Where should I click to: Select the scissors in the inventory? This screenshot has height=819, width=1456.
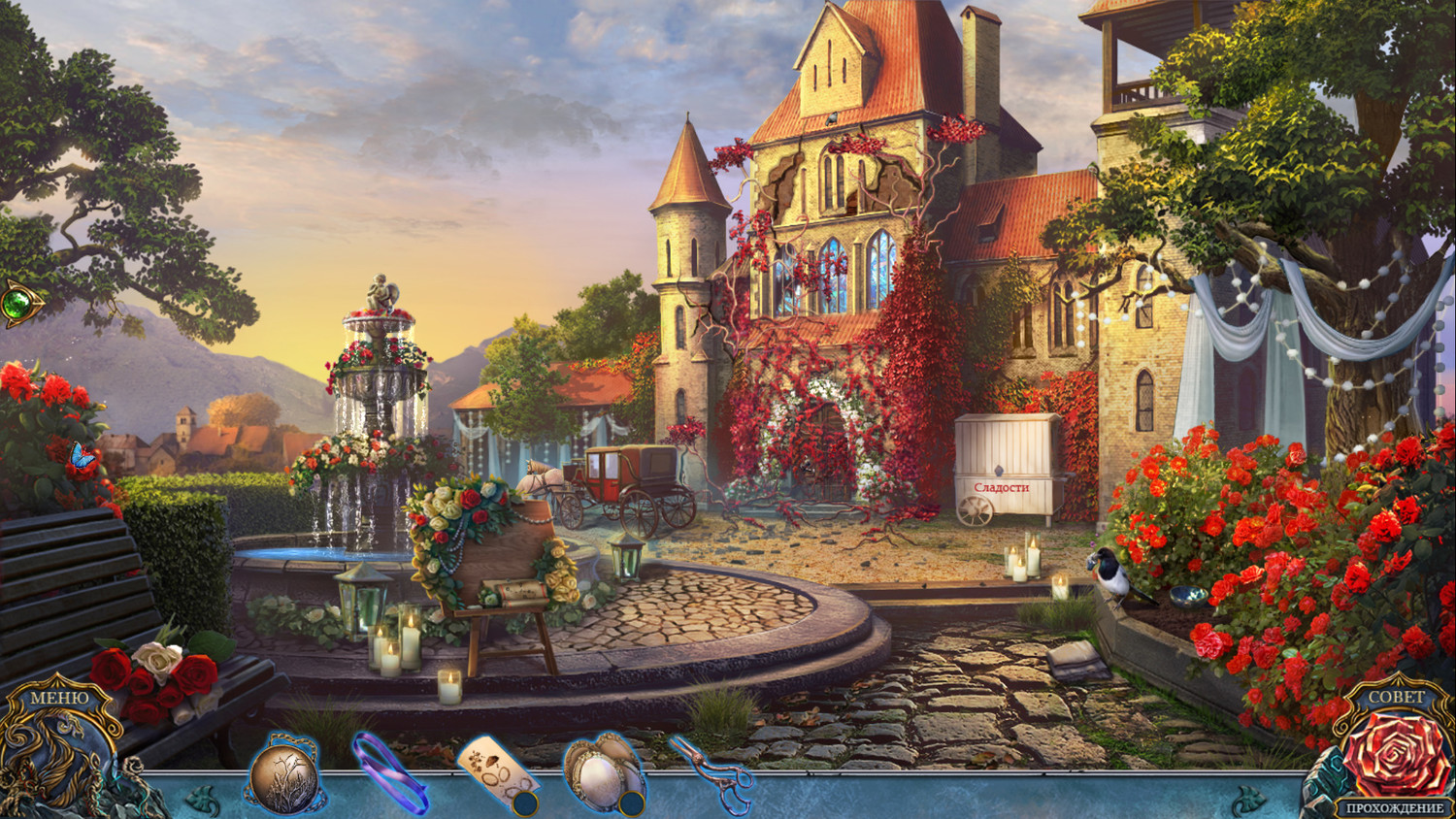[713, 773]
